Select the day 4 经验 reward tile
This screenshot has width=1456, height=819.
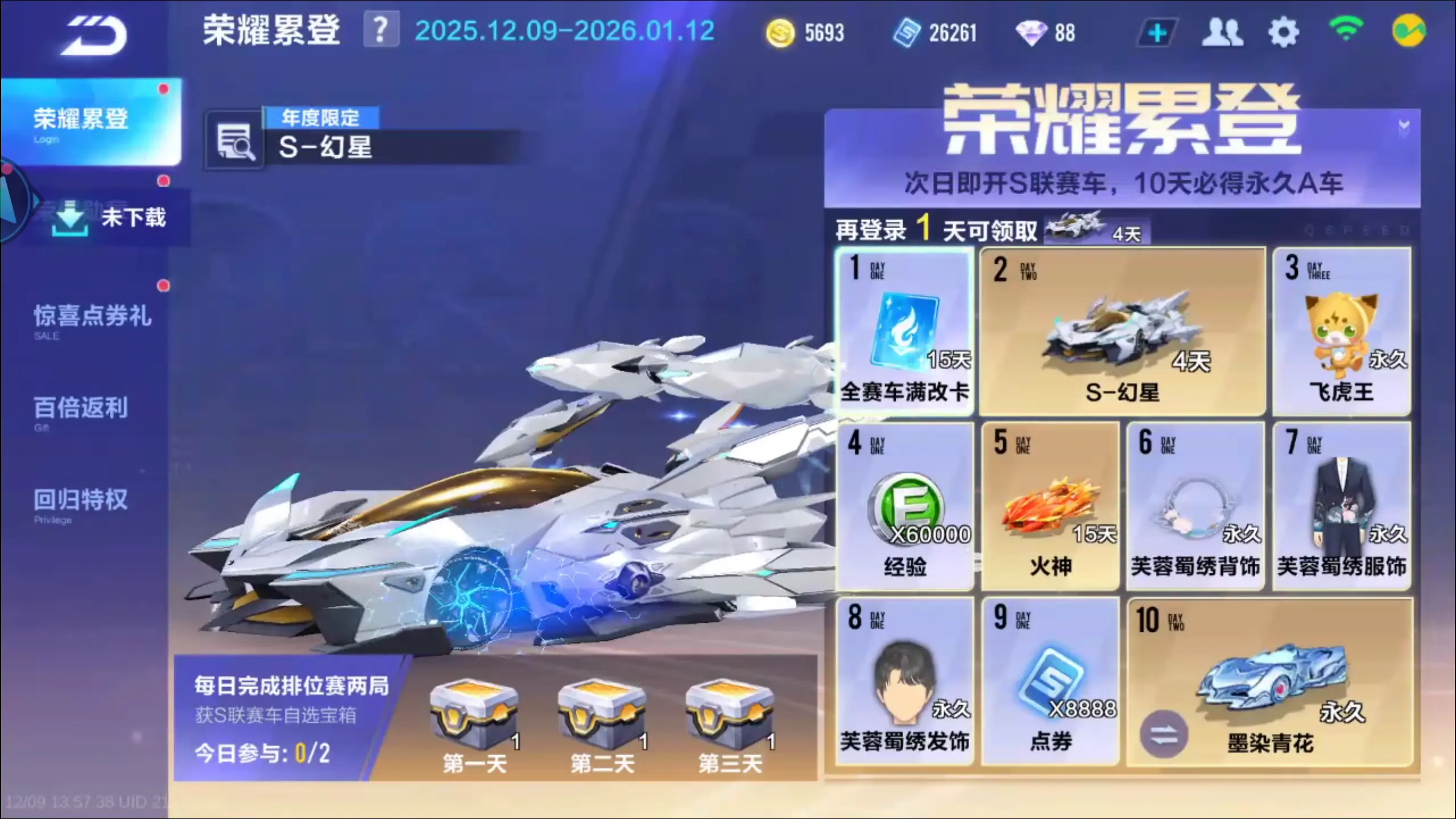point(904,506)
